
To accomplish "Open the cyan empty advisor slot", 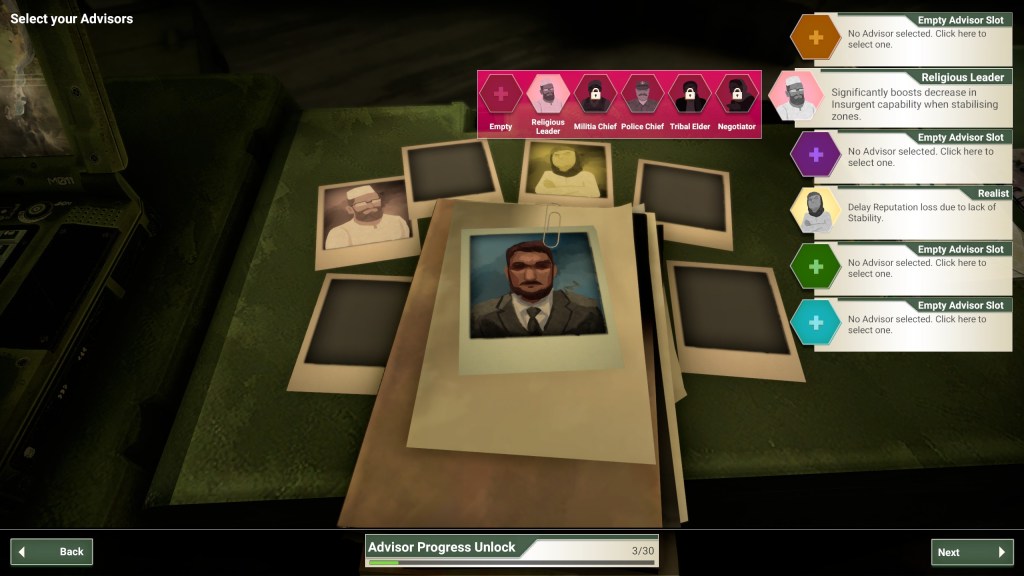I will pyautogui.click(x=903, y=321).
